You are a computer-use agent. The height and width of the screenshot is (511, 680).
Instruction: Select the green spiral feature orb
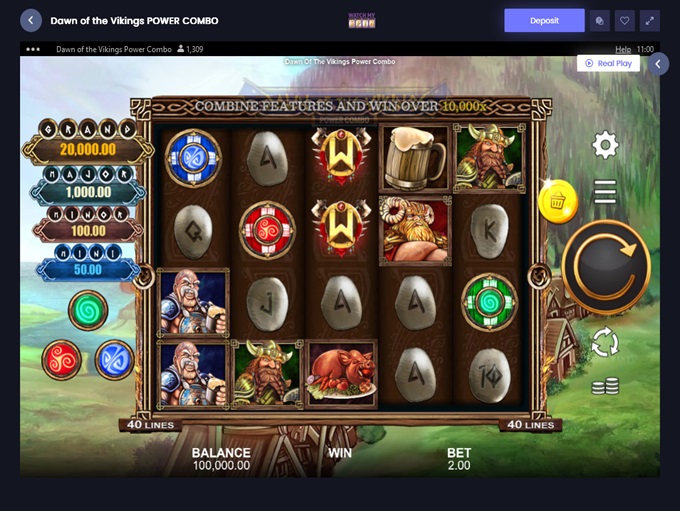(x=88, y=310)
